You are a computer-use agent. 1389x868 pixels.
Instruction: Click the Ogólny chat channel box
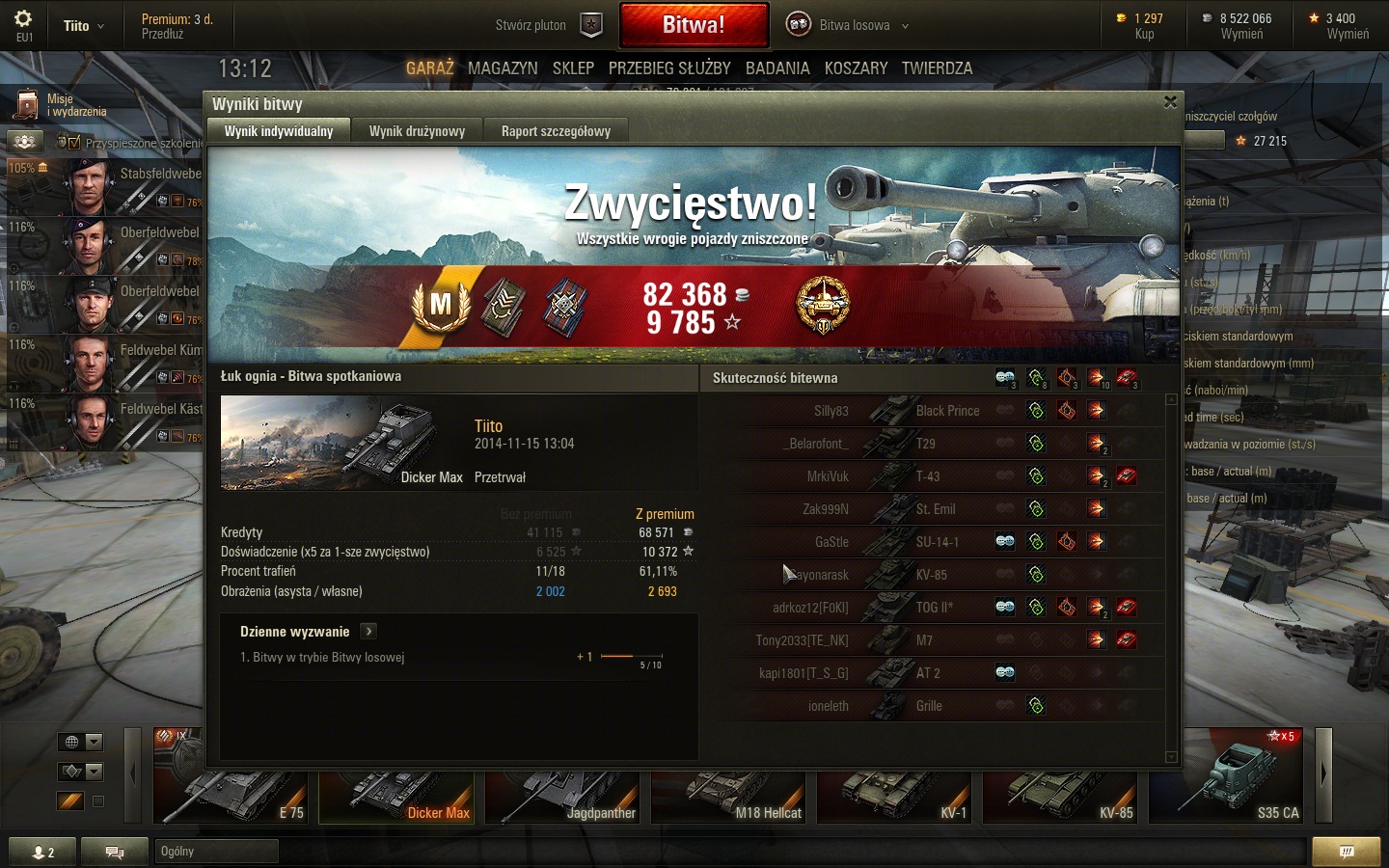click(x=216, y=851)
